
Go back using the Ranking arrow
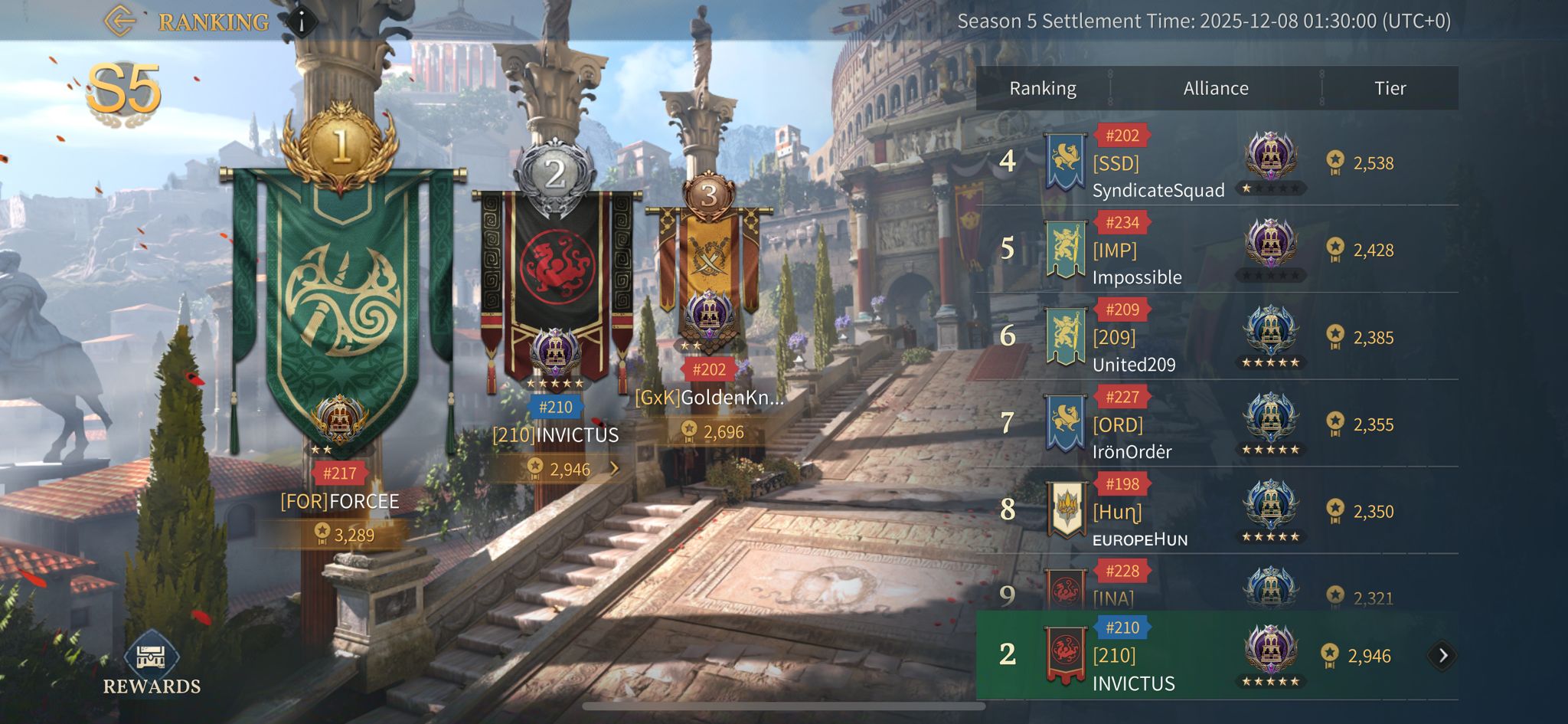click(x=119, y=21)
